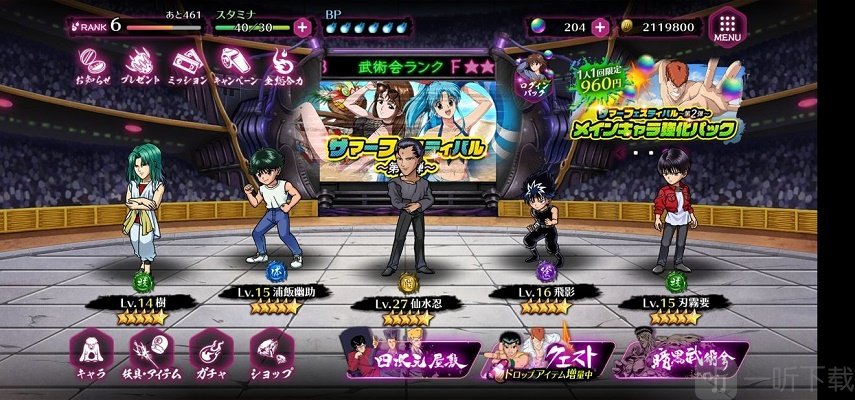This screenshot has width=855, height=400.
Task: Go to the ガチャ gacha screen
Action: (210, 355)
